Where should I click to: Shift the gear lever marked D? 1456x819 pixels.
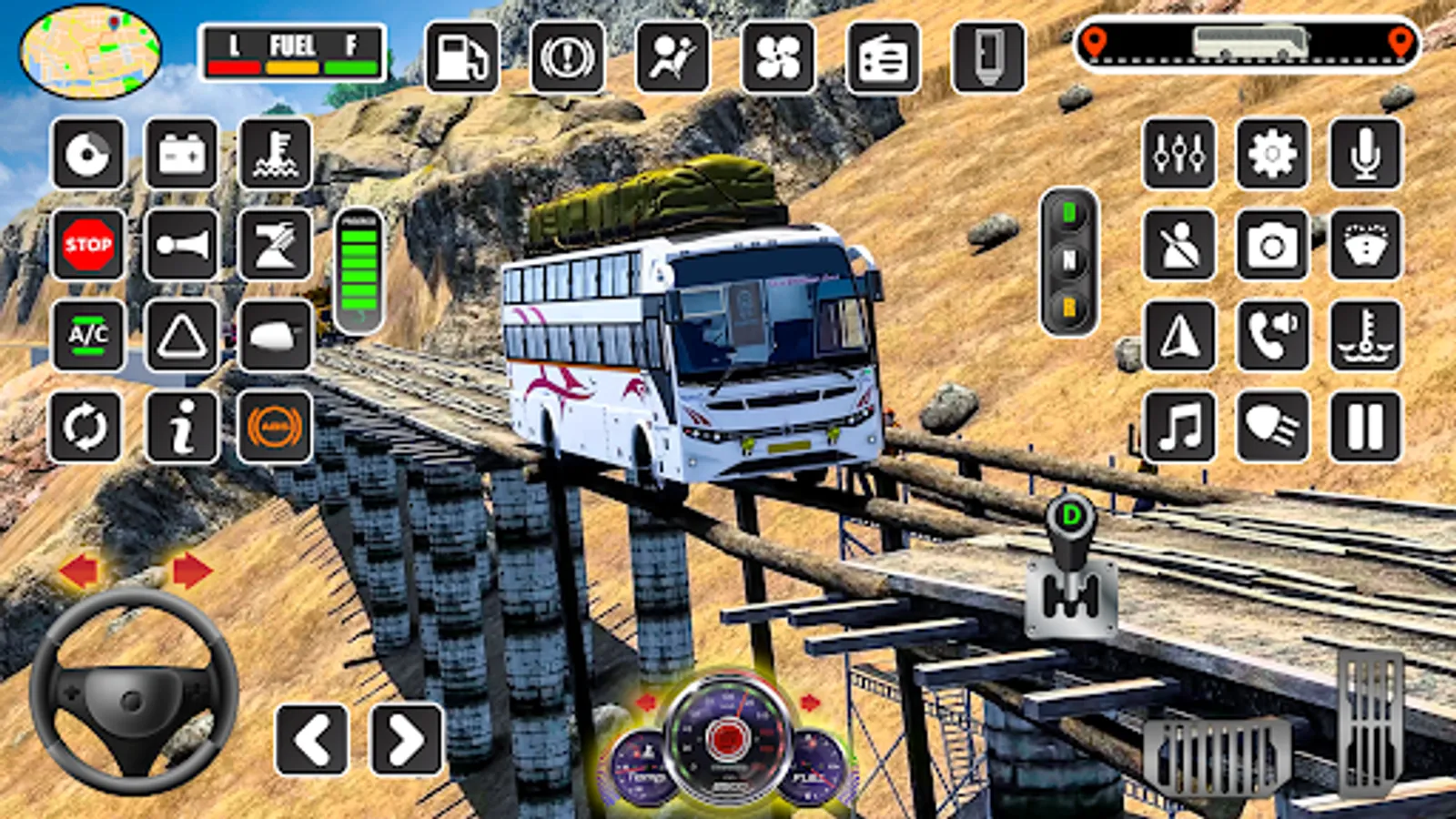(x=1071, y=566)
